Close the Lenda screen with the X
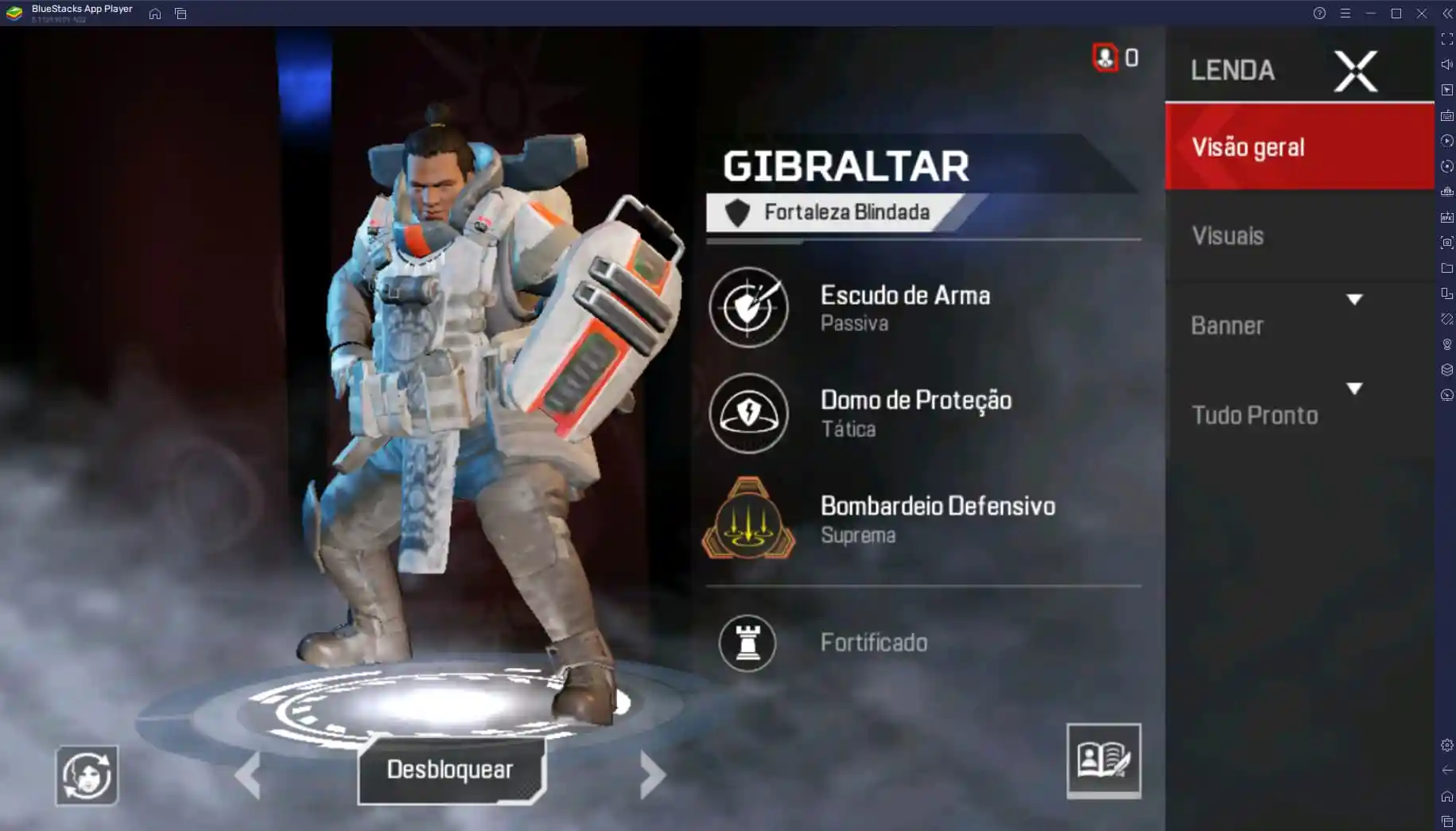 coord(1355,72)
